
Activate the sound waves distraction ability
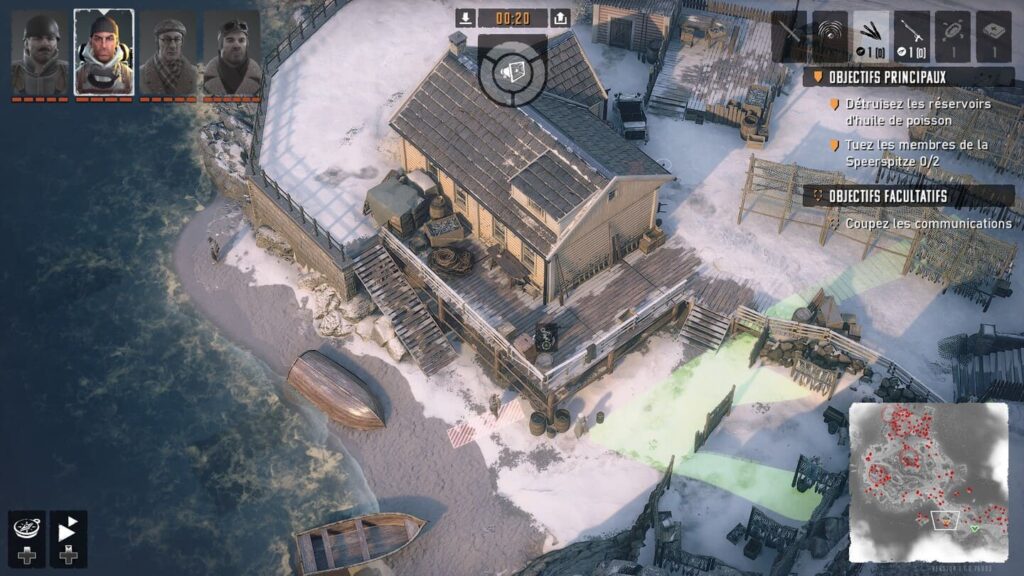click(830, 36)
